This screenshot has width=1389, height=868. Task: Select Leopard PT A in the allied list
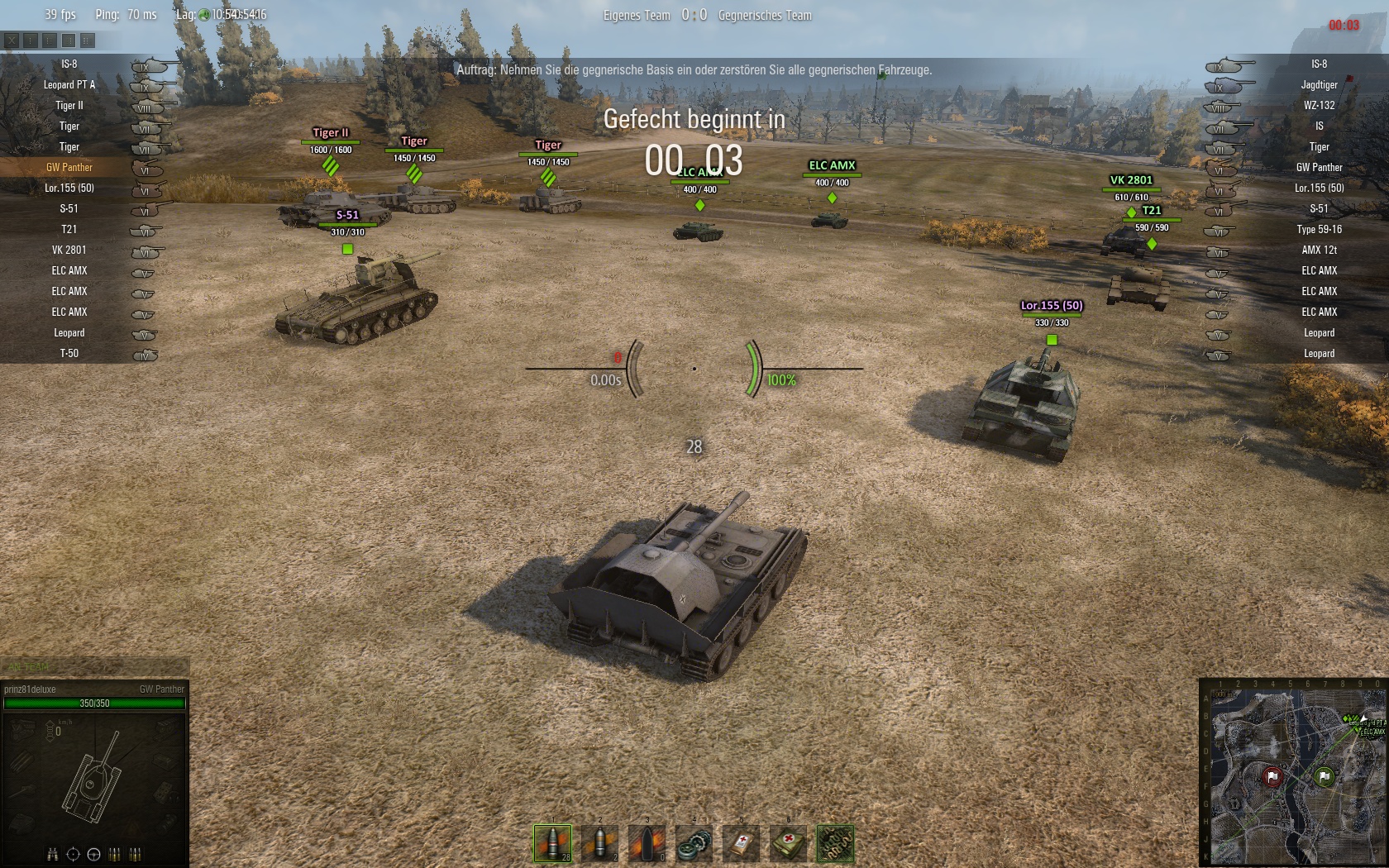[x=69, y=84]
